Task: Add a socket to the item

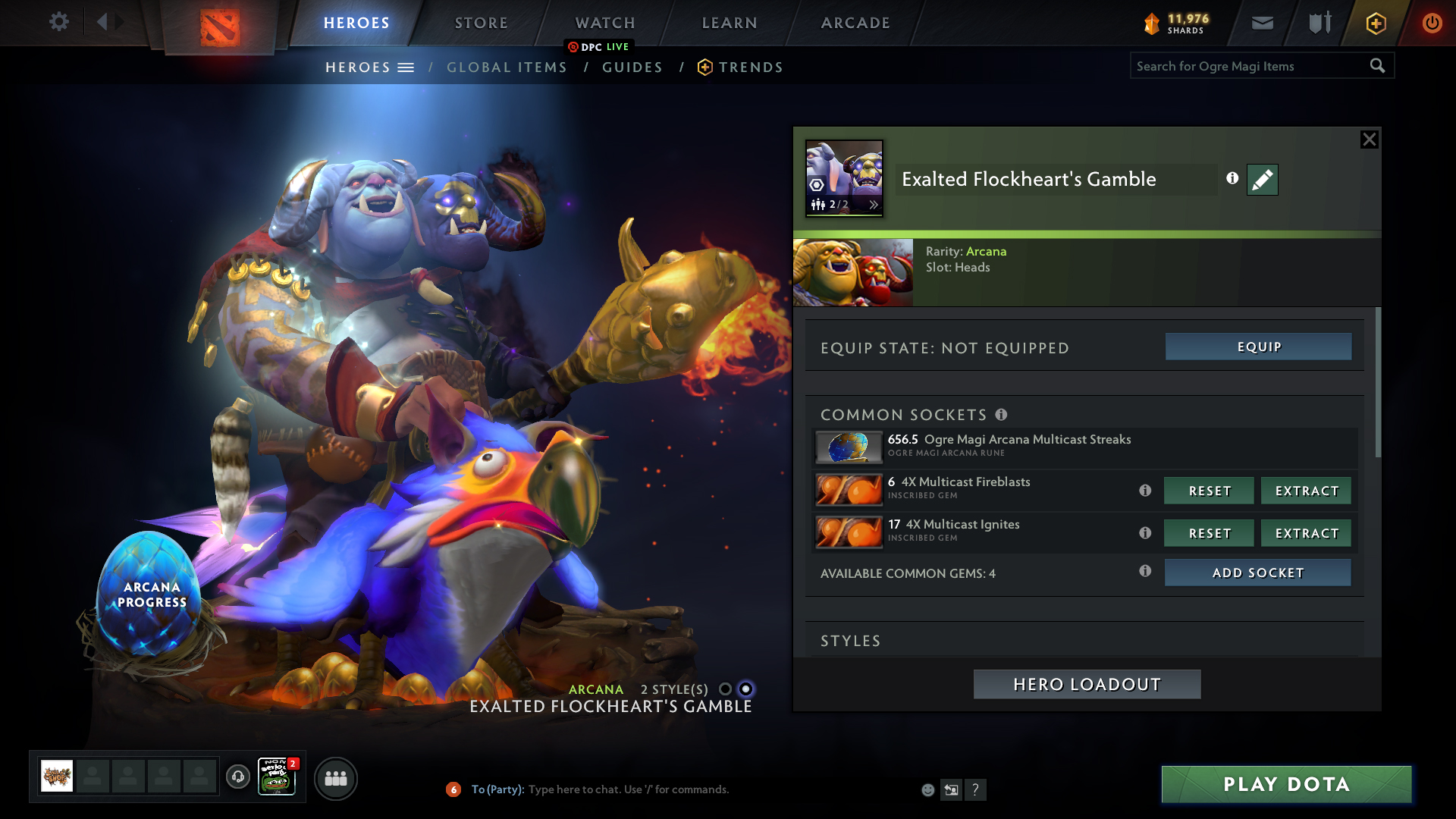Action: [1257, 573]
